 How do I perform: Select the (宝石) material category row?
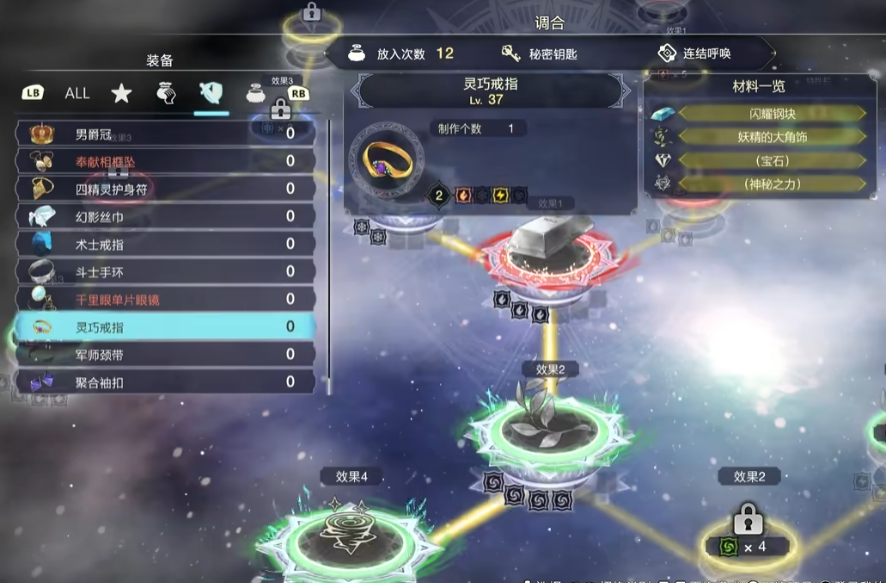pyautogui.click(x=769, y=160)
